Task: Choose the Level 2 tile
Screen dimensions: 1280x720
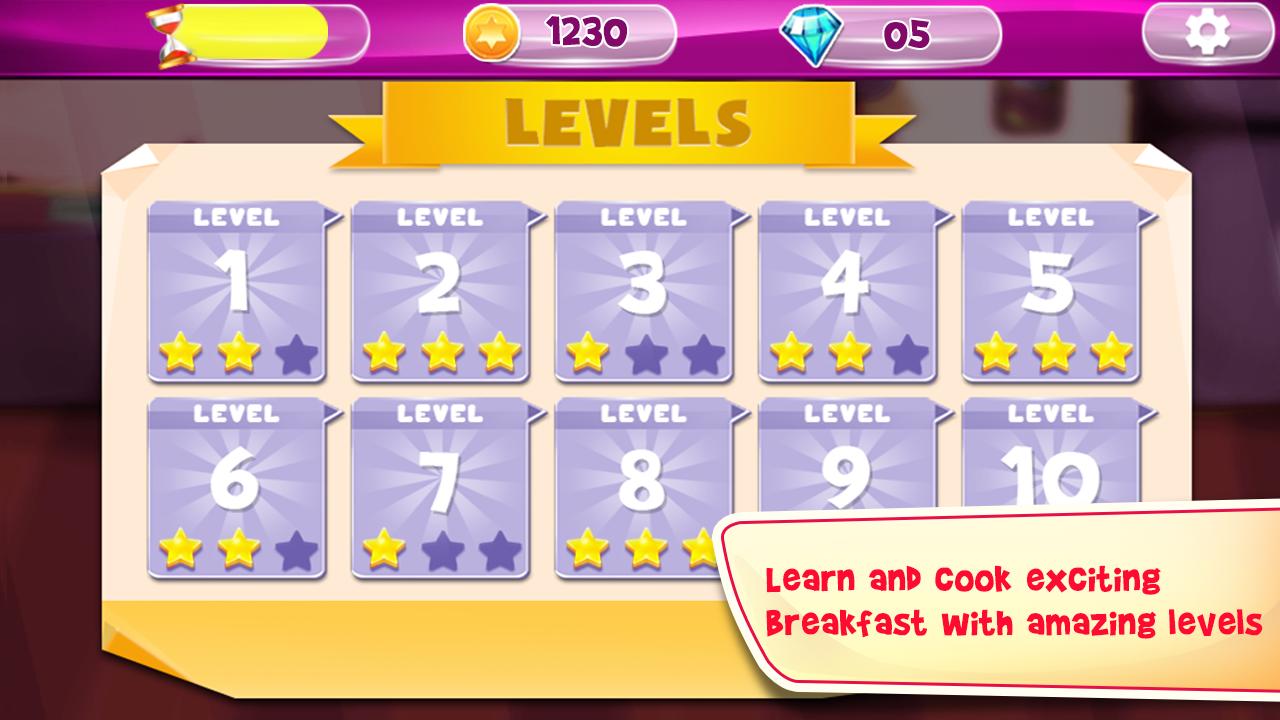Action: [441, 292]
